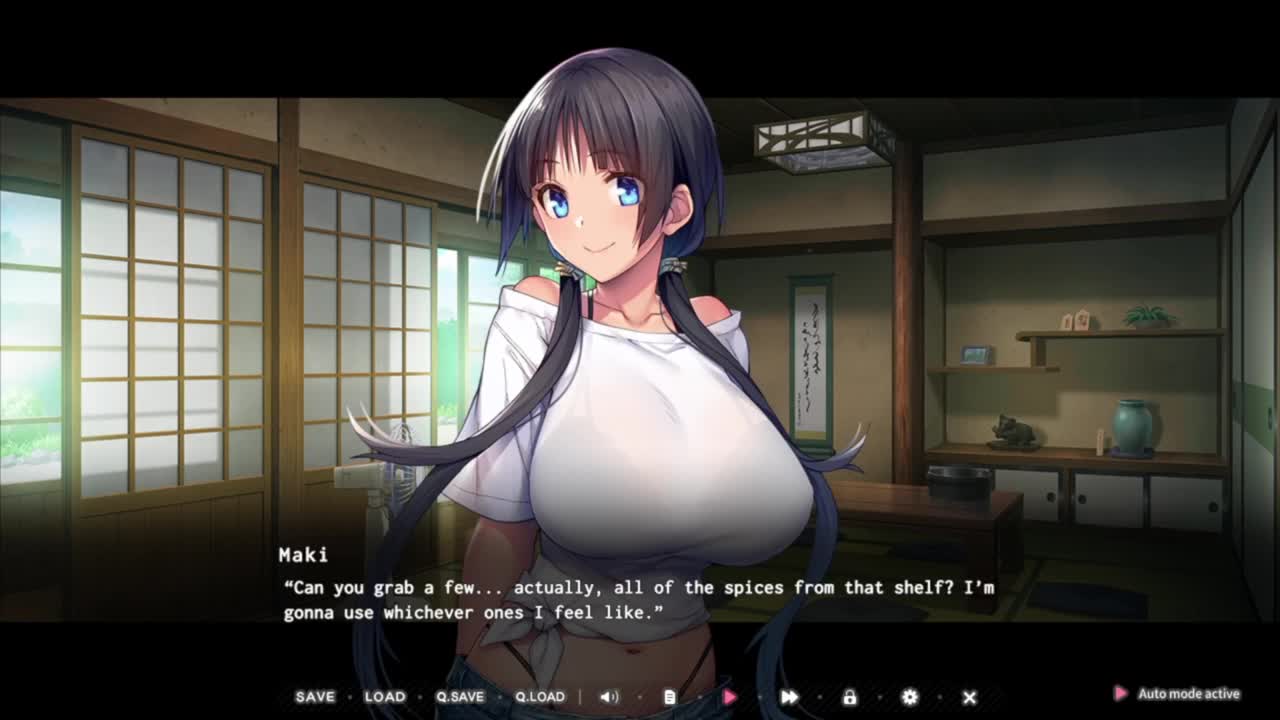Click the padlock lock icon

coord(849,697)
